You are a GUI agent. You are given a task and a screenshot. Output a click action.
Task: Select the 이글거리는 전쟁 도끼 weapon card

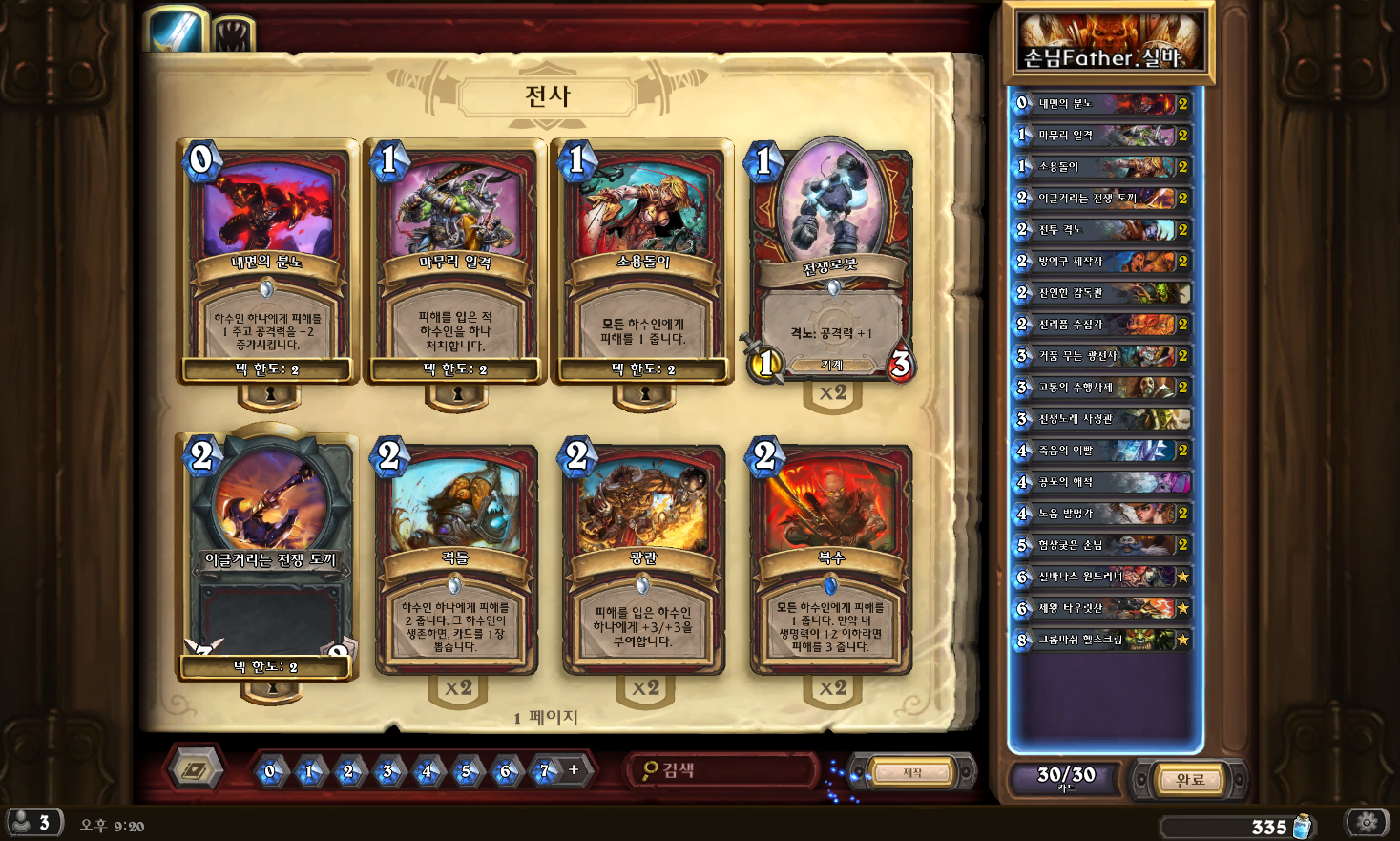click(270, 558)
